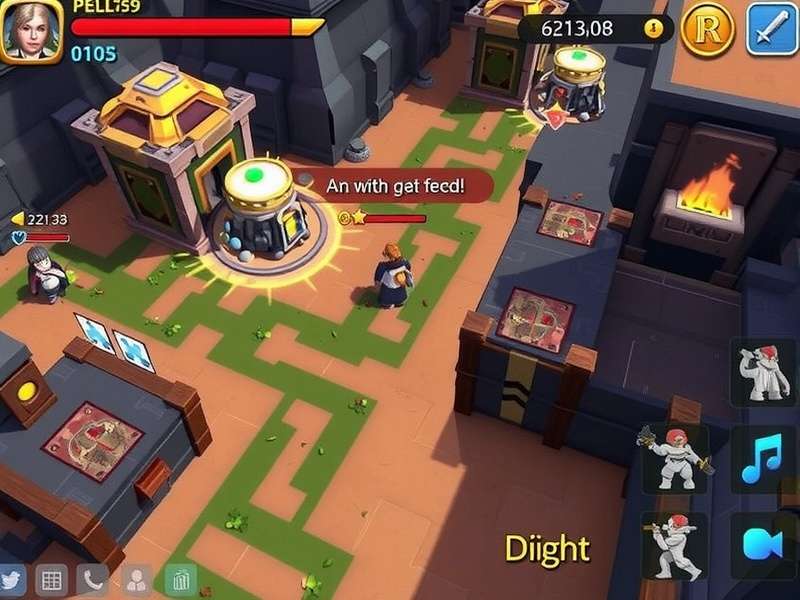Open the phone handset icon

pos(94,579)
